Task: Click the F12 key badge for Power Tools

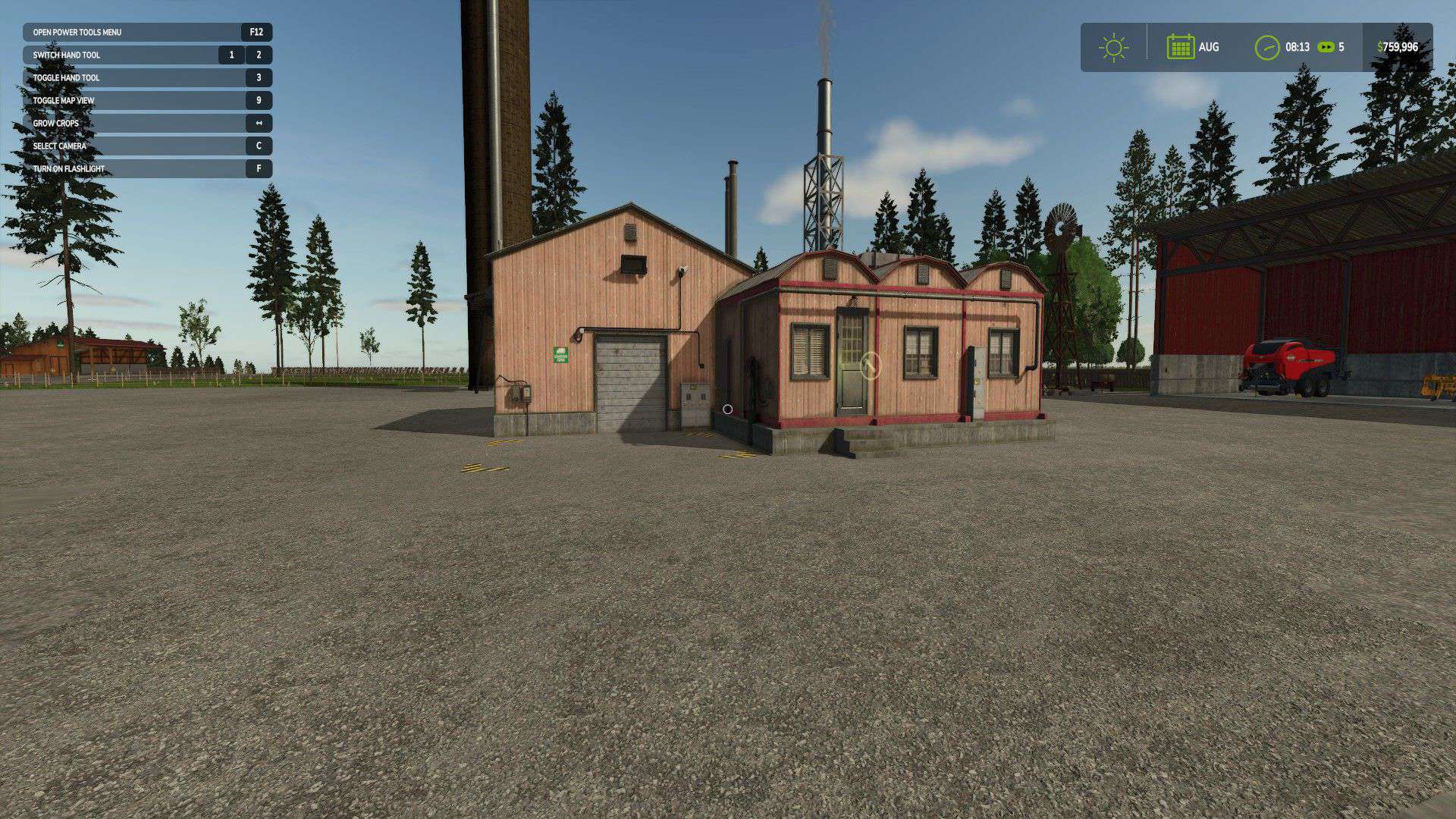Action: (257, 32)
